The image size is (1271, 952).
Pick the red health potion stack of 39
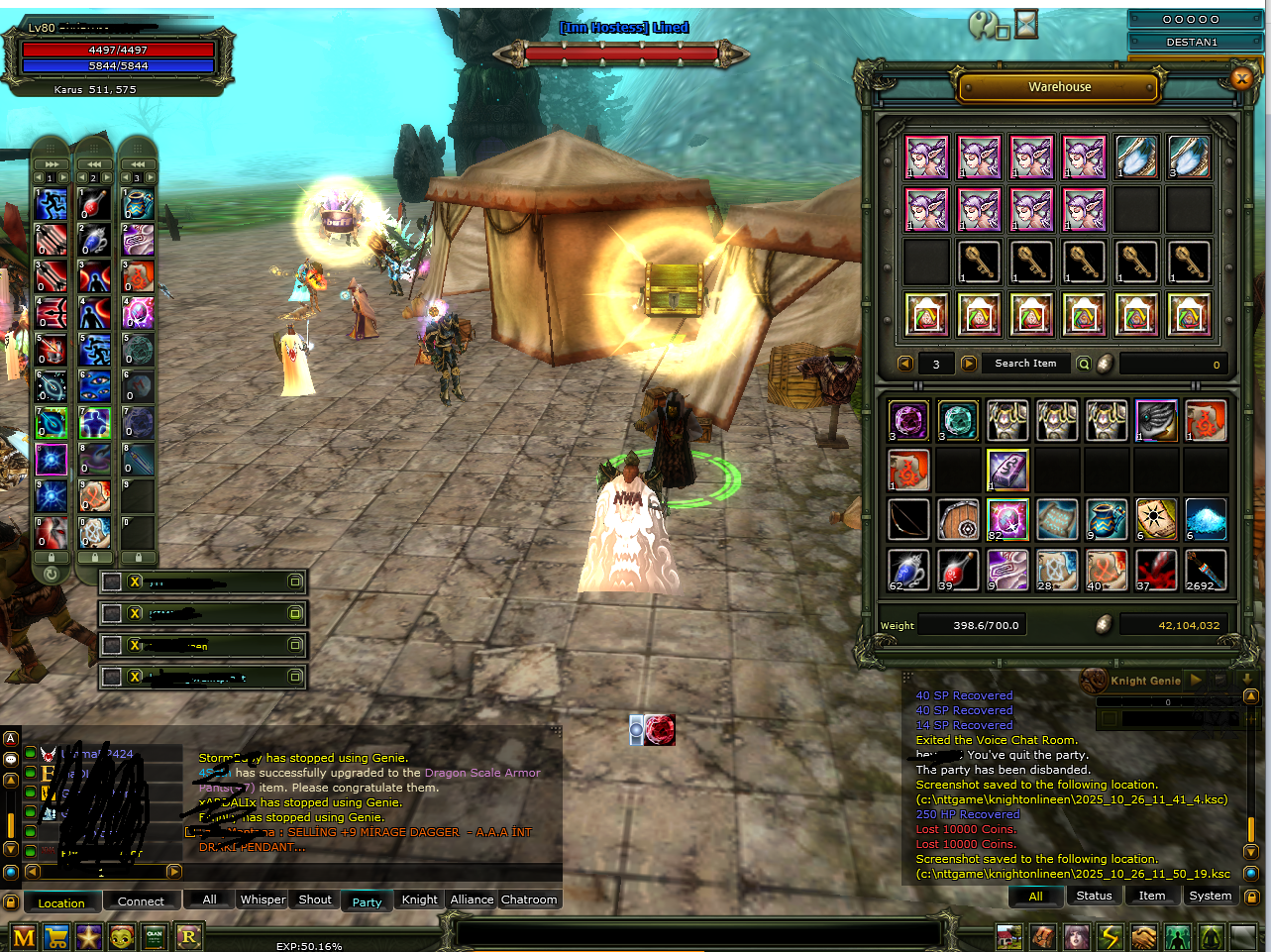[958, 570]
